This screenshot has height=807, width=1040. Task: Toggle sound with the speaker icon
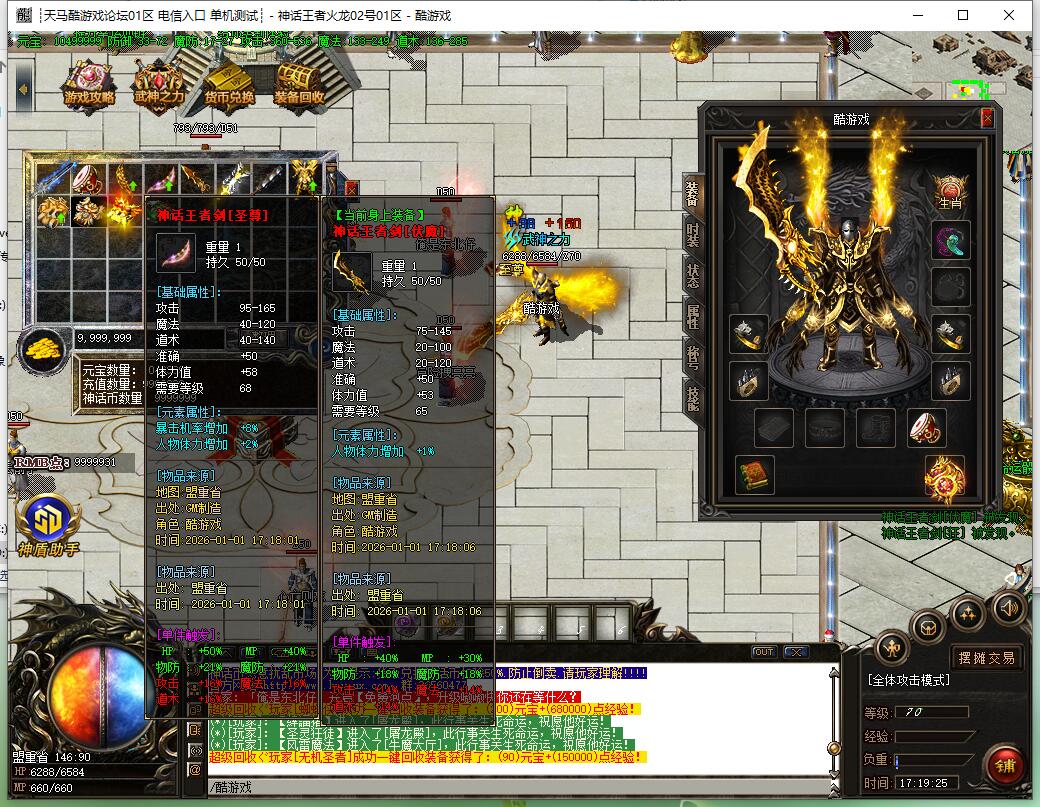click(x=1008, y=607)
